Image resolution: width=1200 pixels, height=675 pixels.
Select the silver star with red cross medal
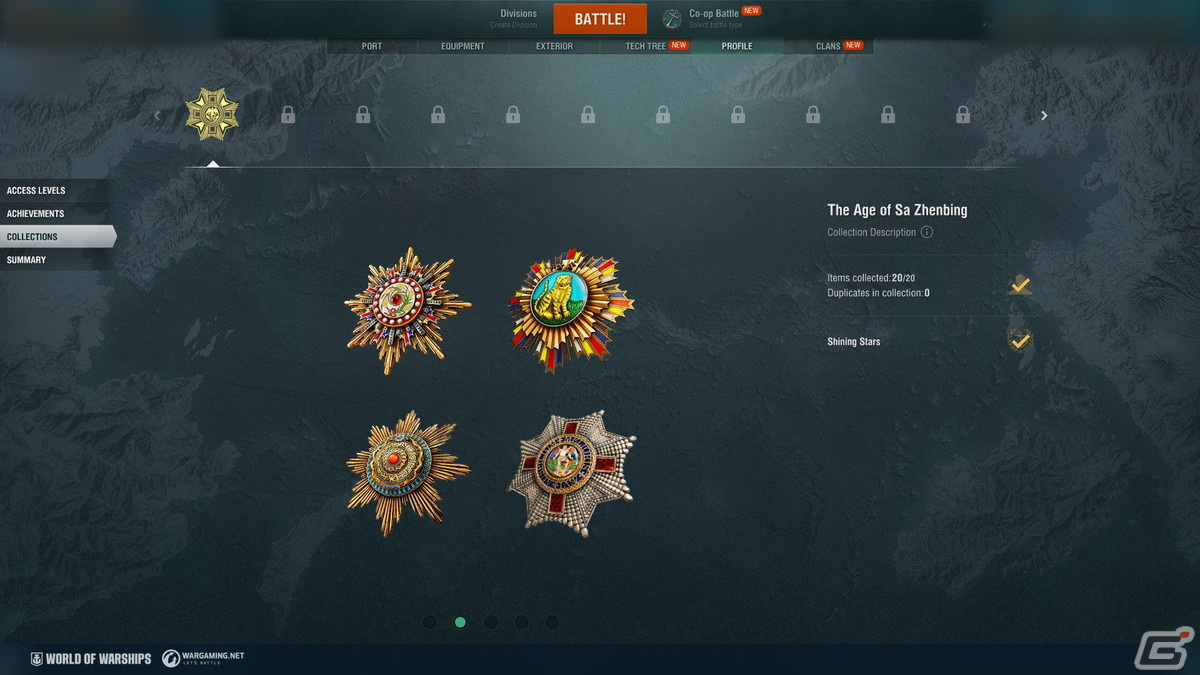[571, 471]
